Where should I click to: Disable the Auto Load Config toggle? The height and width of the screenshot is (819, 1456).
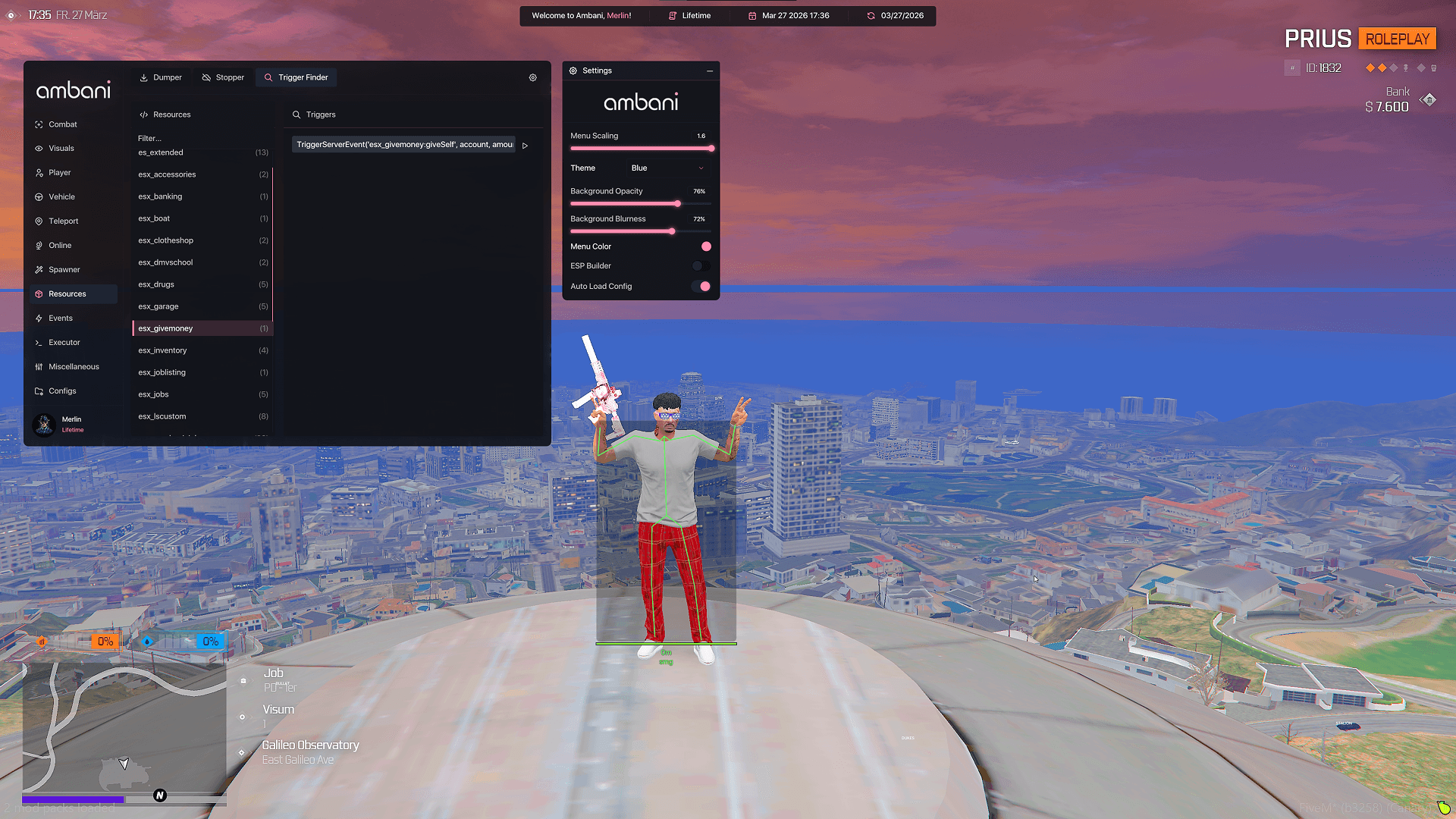pyautogui.click(x=702, y=286)
